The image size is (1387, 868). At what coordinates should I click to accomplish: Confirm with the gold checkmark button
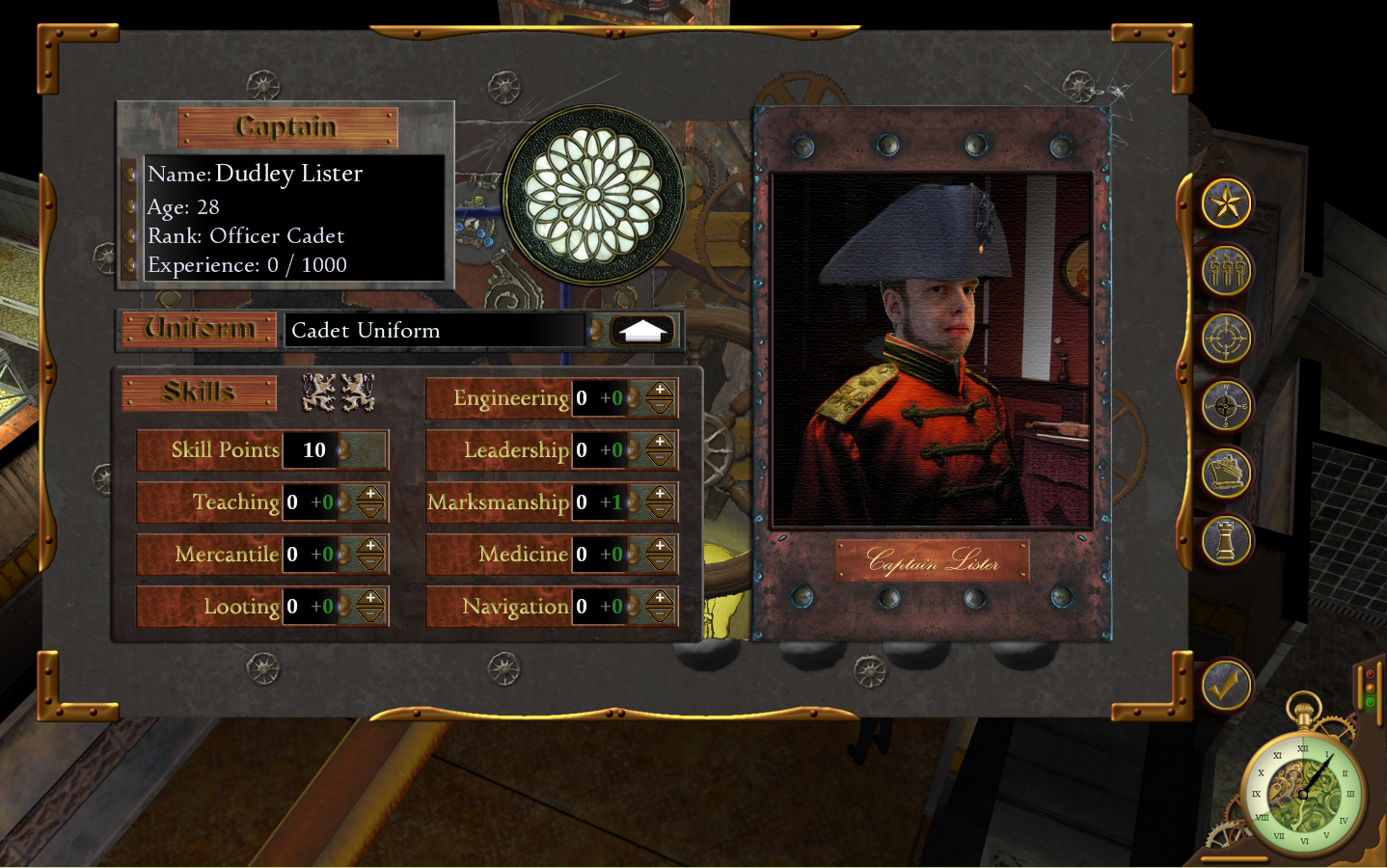1225,687
